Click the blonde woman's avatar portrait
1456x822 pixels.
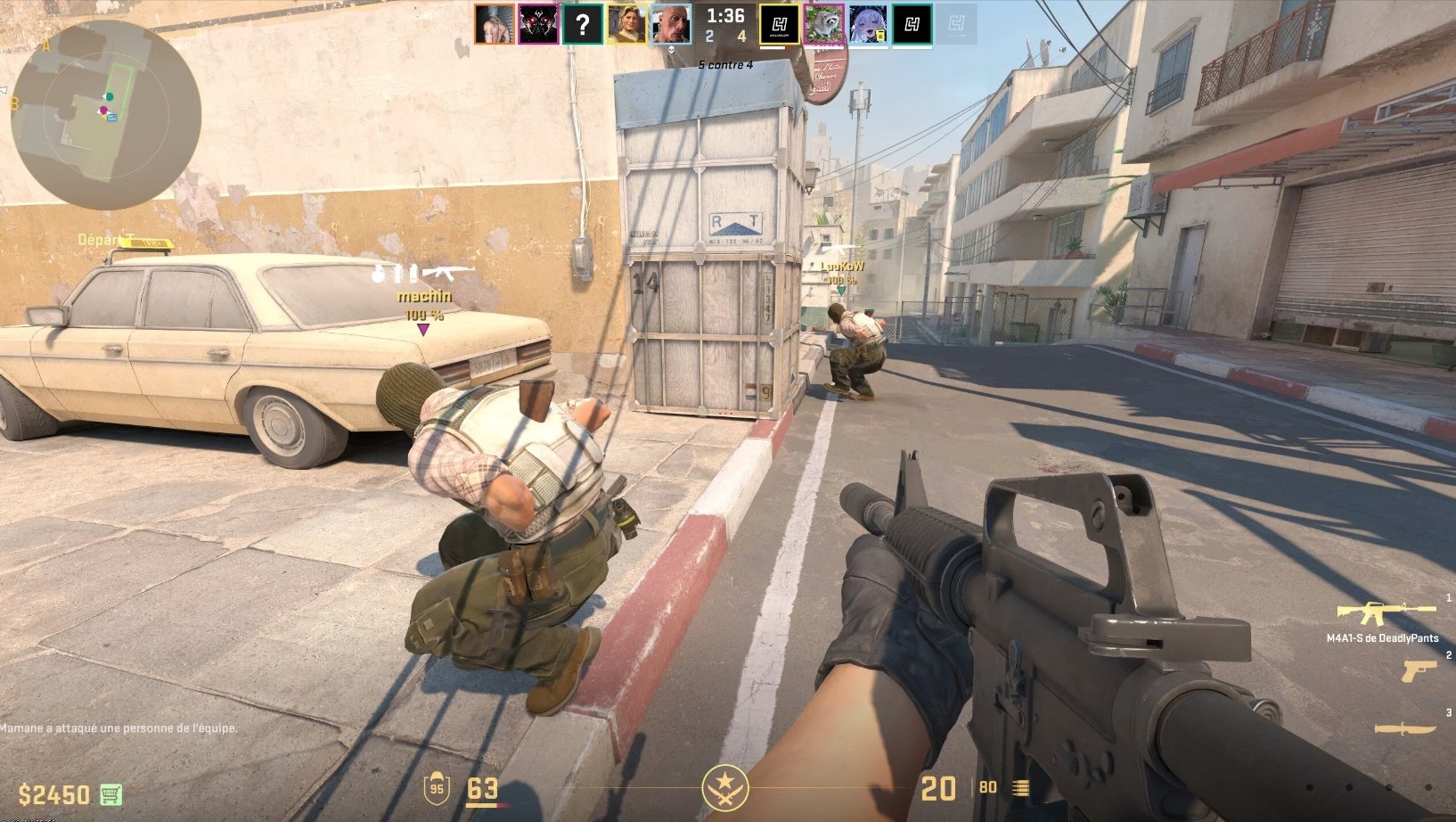[626, 23]
